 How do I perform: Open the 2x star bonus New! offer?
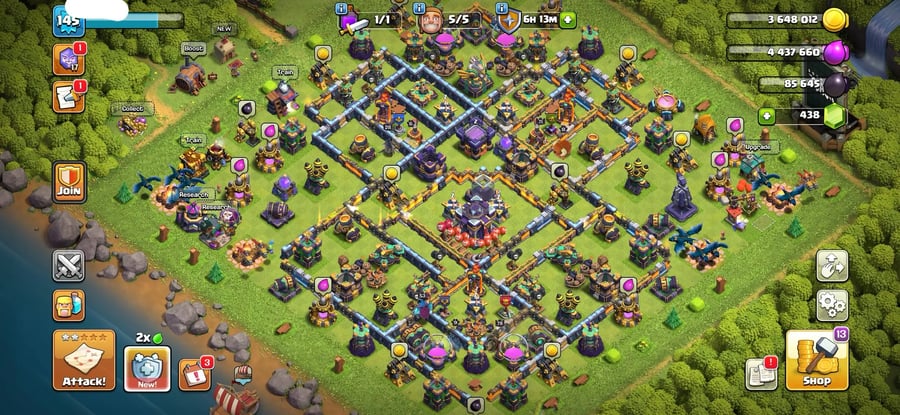coord(146,366)
